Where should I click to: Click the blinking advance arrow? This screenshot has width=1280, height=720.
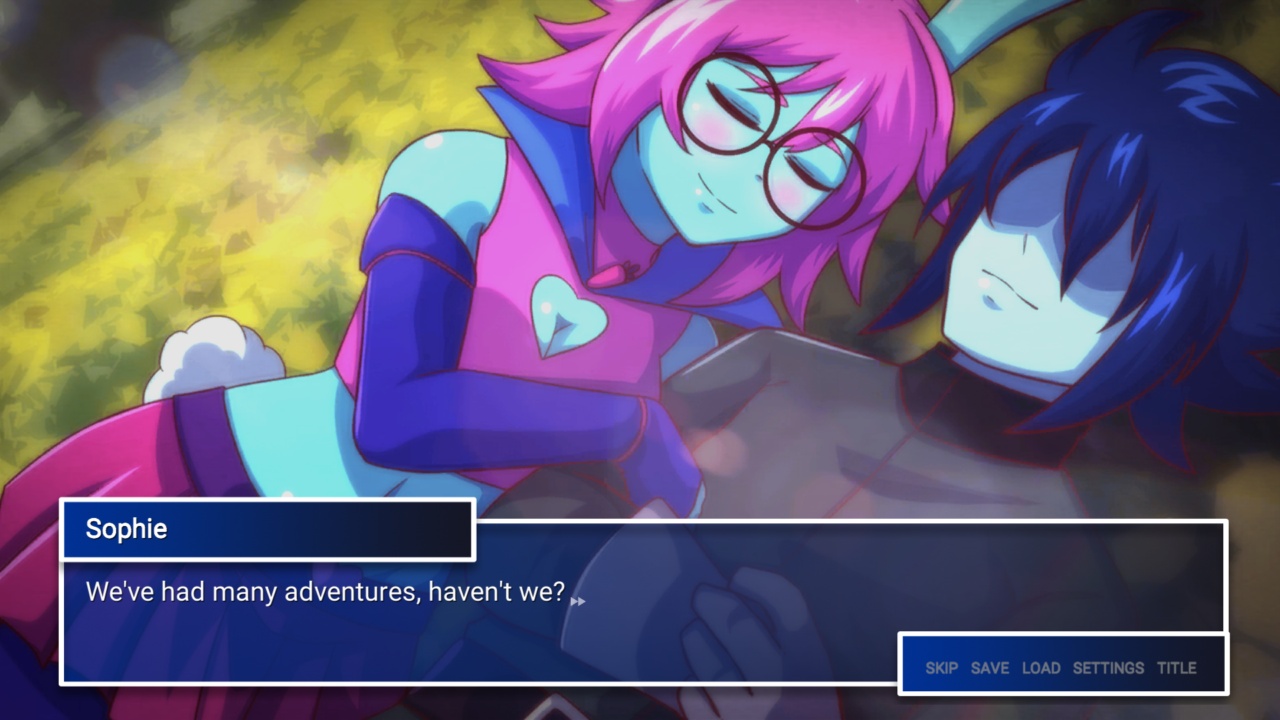(x=577, y=602)
